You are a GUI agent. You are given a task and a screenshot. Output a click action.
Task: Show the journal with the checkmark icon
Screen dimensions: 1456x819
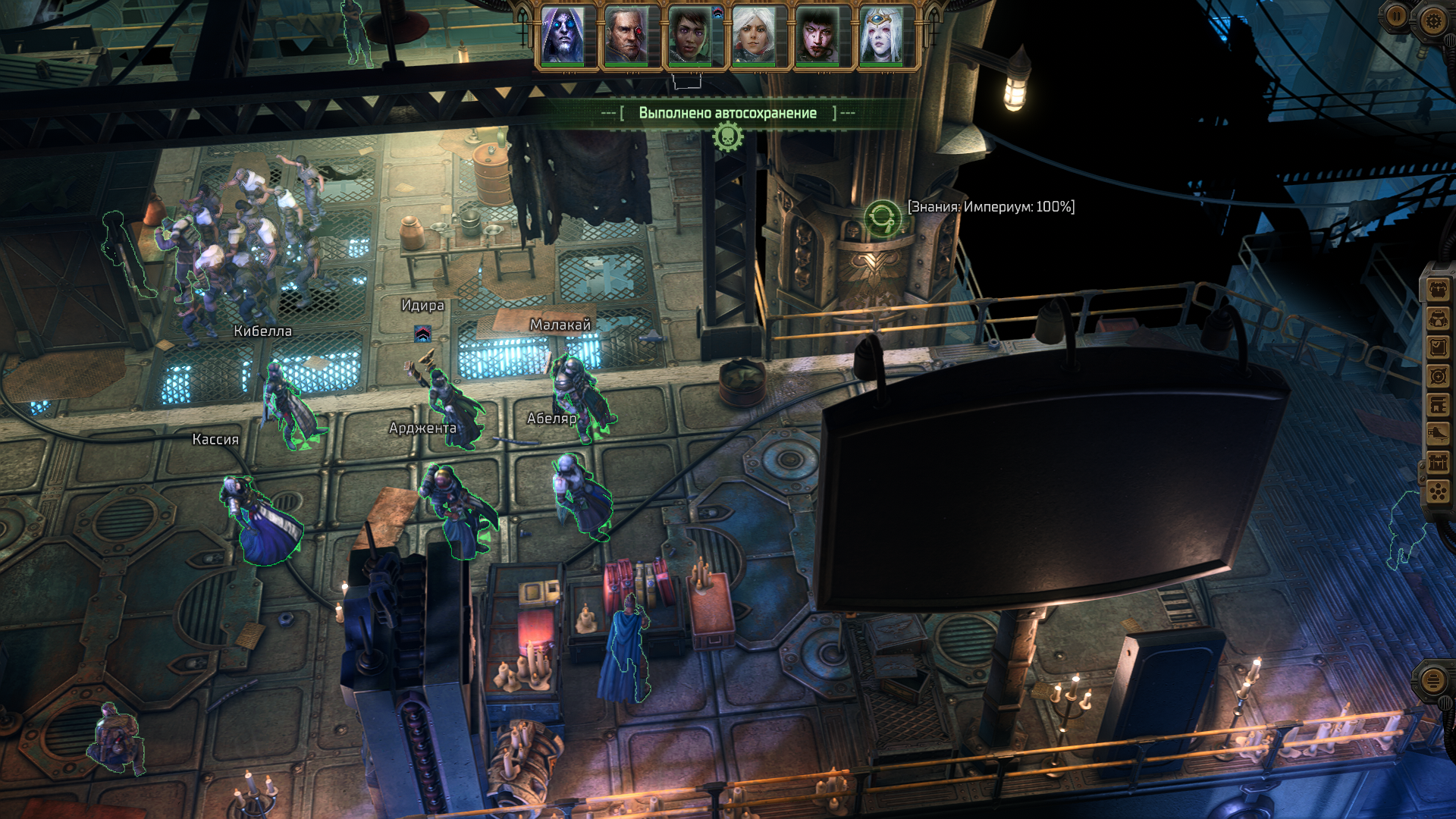coord(1439,347)
